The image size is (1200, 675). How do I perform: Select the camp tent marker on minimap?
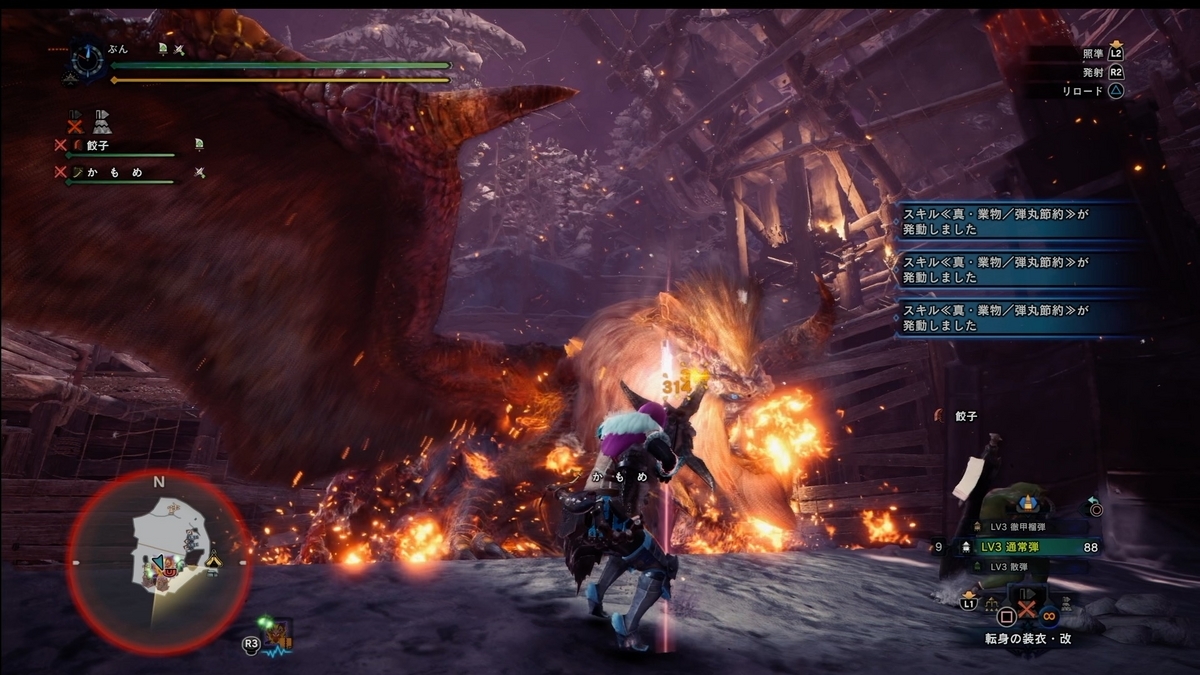coord(213,561)
